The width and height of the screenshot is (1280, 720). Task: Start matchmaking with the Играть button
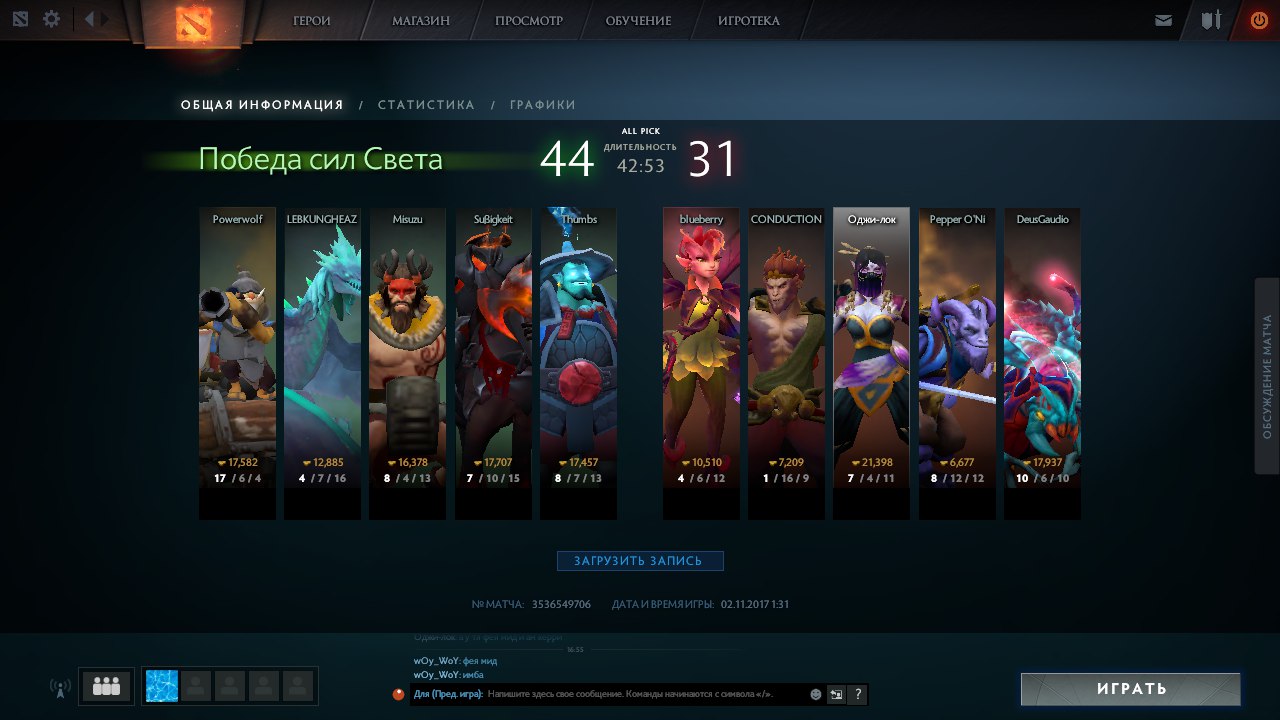click(x=1130, y=689)
